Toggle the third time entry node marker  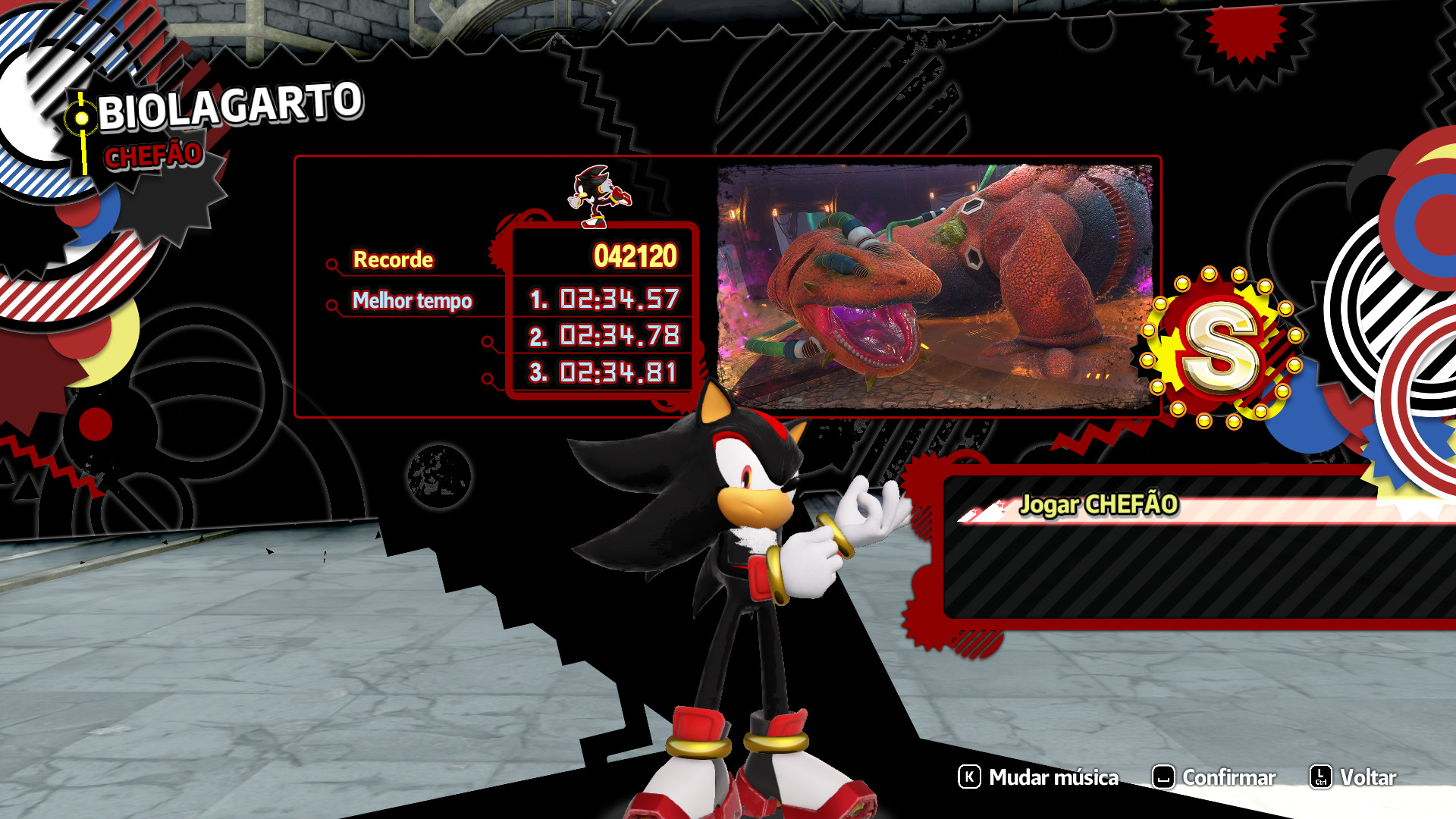[489, 378]
